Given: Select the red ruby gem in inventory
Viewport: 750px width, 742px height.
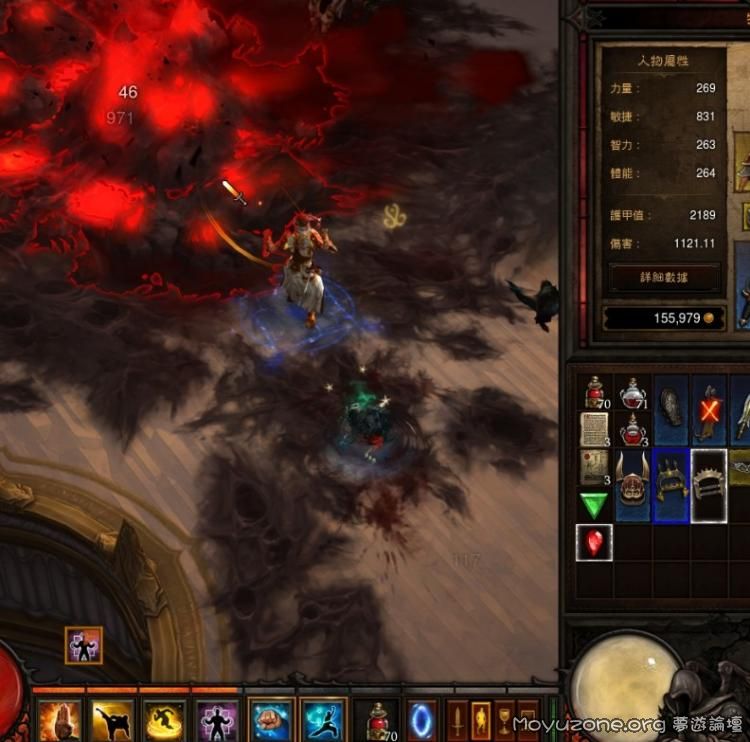Looking at the screenshot, I should coord(594,541).
